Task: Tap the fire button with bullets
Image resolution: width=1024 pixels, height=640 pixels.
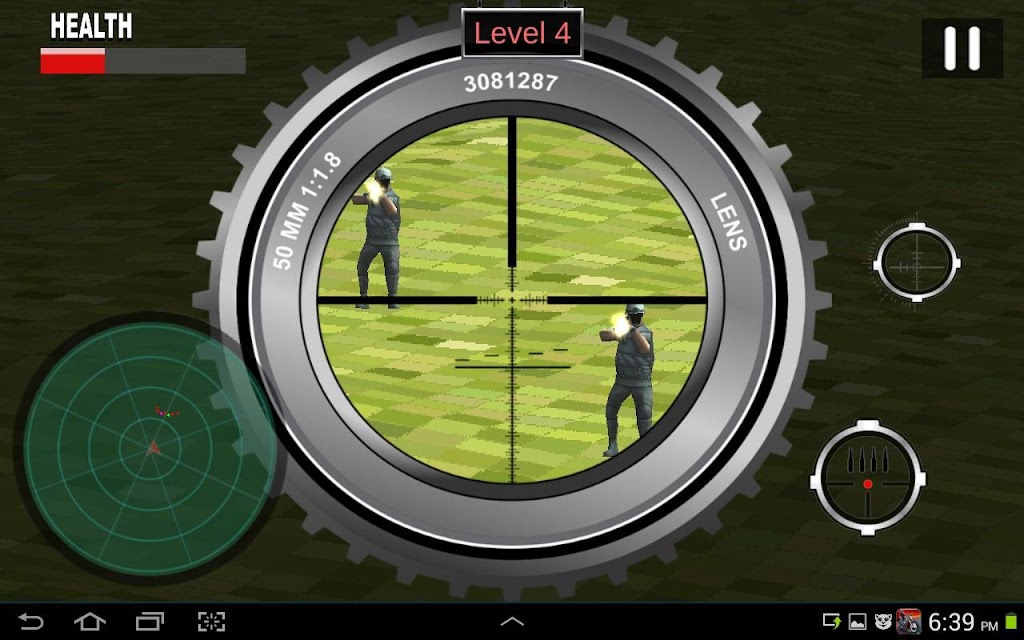Action: click(x=867, y=474)
